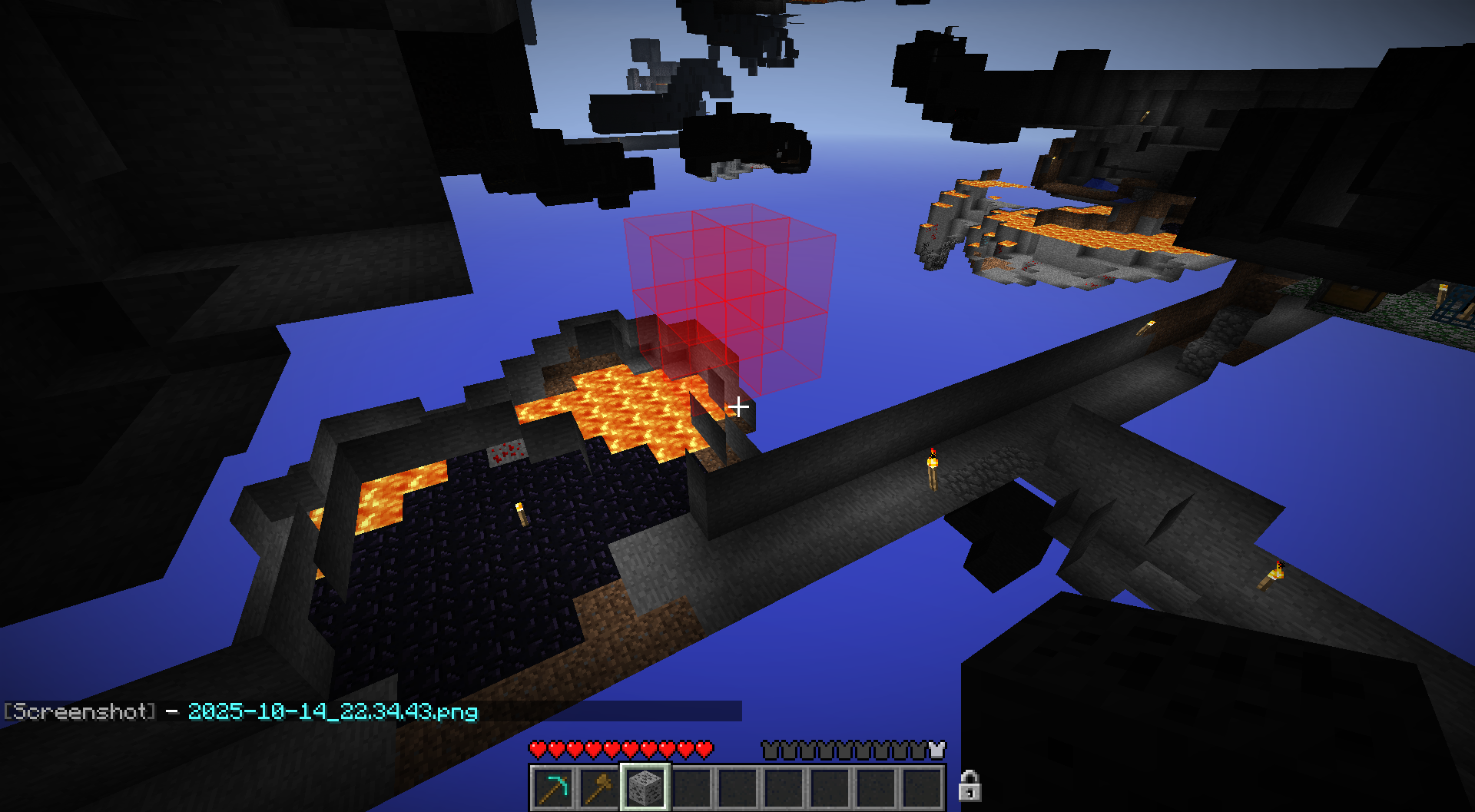Open the screenshot file link in chat
Image resolution: width=1475 pixels, height=812 pixels.
point(333,711)
